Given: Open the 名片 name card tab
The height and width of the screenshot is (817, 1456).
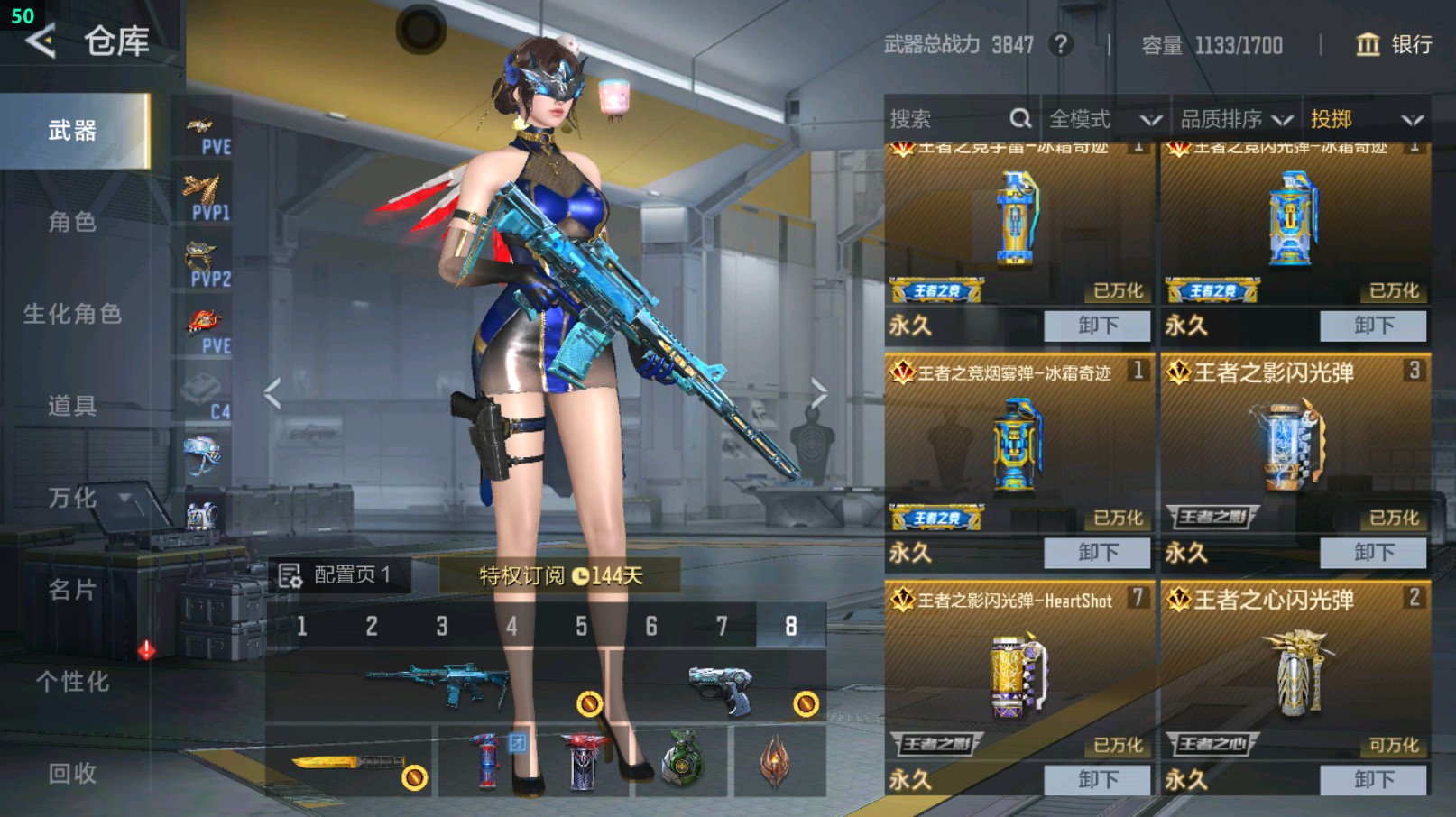Looking at the screenshot, I should (72, 590).
